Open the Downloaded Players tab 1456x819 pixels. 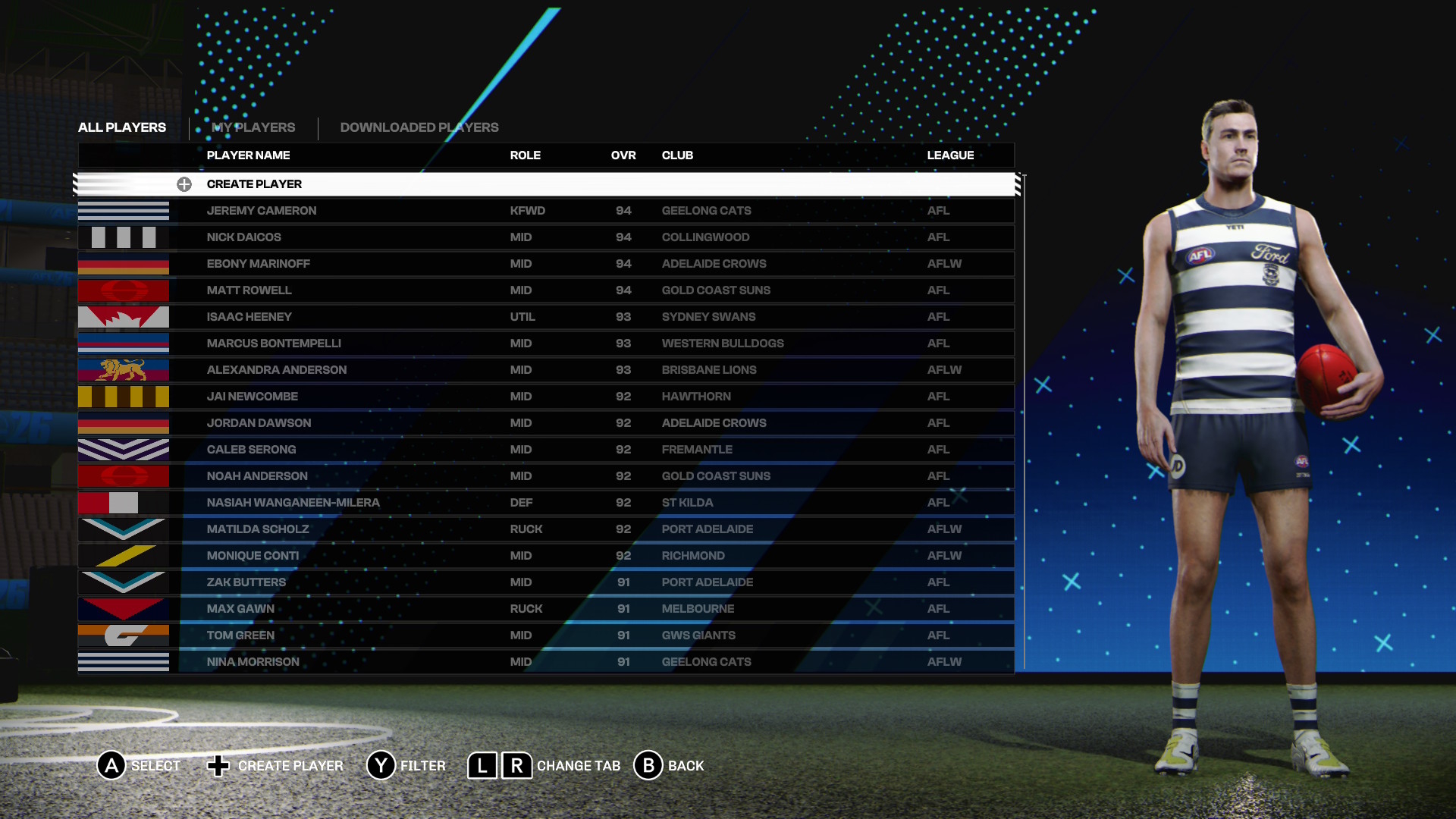click(419, 127)
